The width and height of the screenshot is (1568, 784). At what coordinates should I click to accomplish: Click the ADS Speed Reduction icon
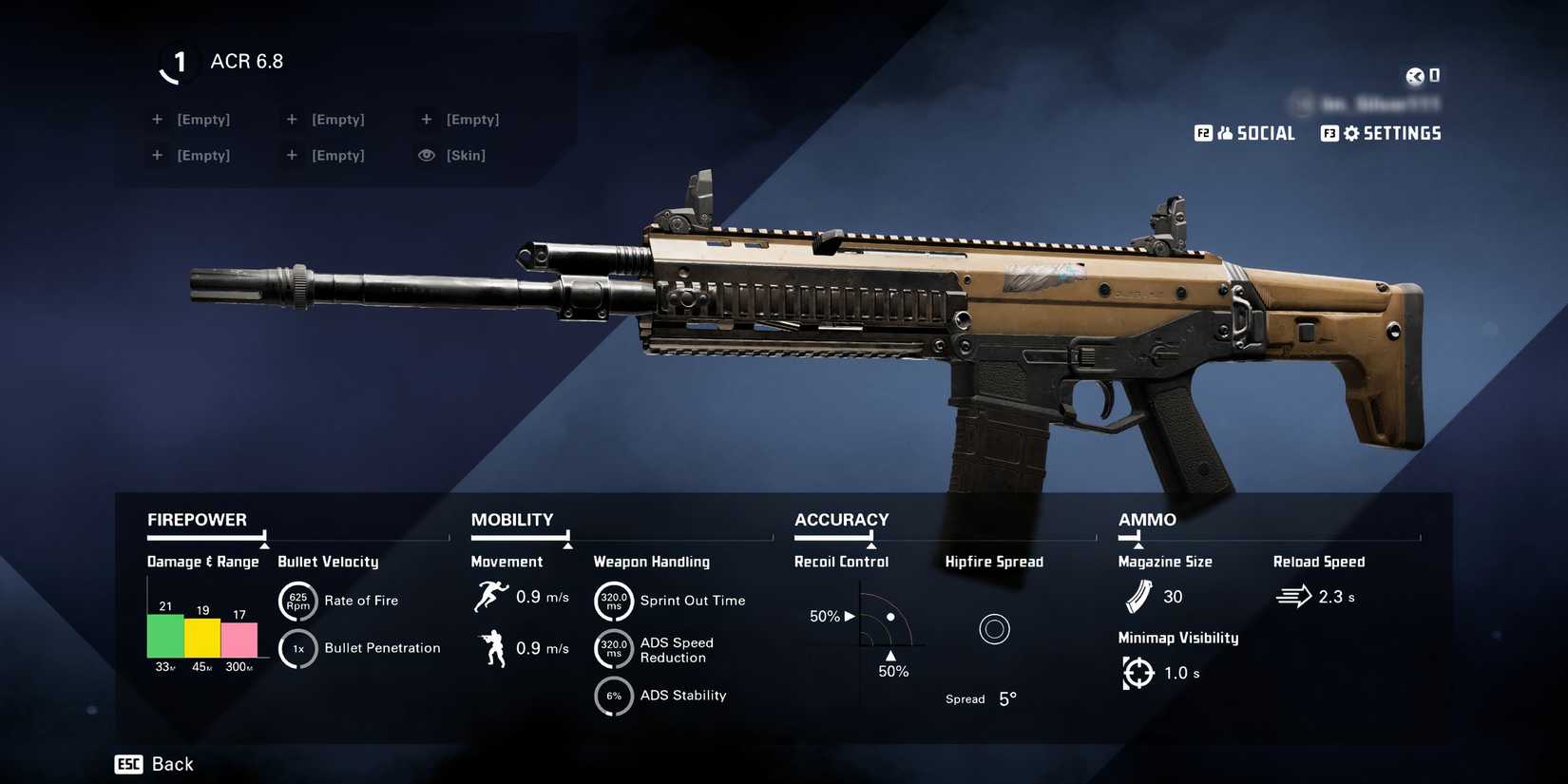click(614, 649)
